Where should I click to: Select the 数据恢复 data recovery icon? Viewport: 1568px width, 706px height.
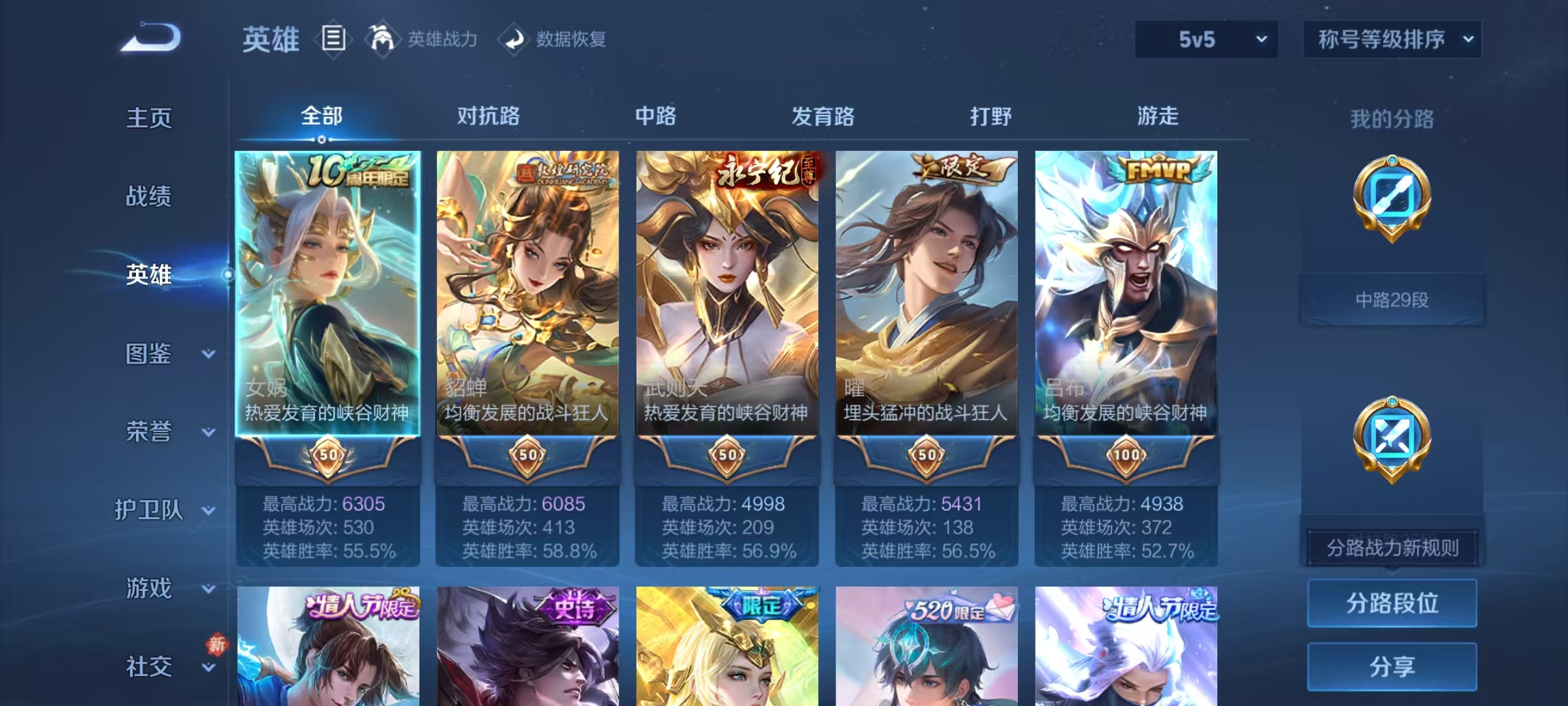[x=515, y=40]
